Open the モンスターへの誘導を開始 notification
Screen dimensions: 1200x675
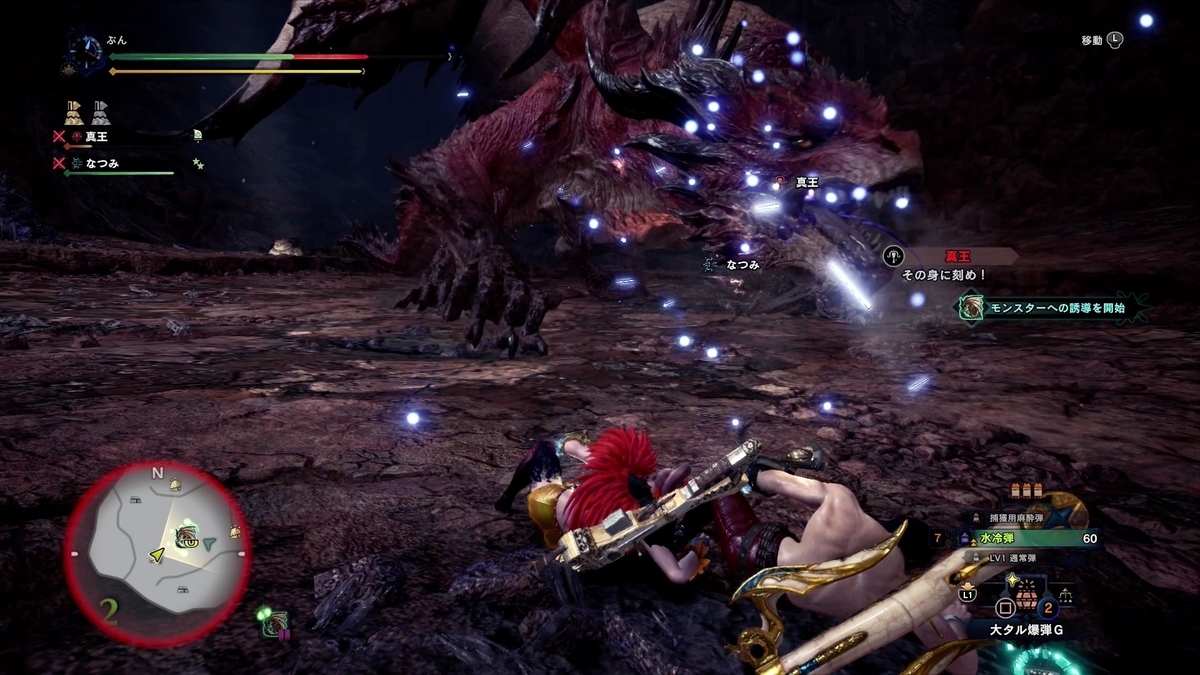tap(1054, 308)
